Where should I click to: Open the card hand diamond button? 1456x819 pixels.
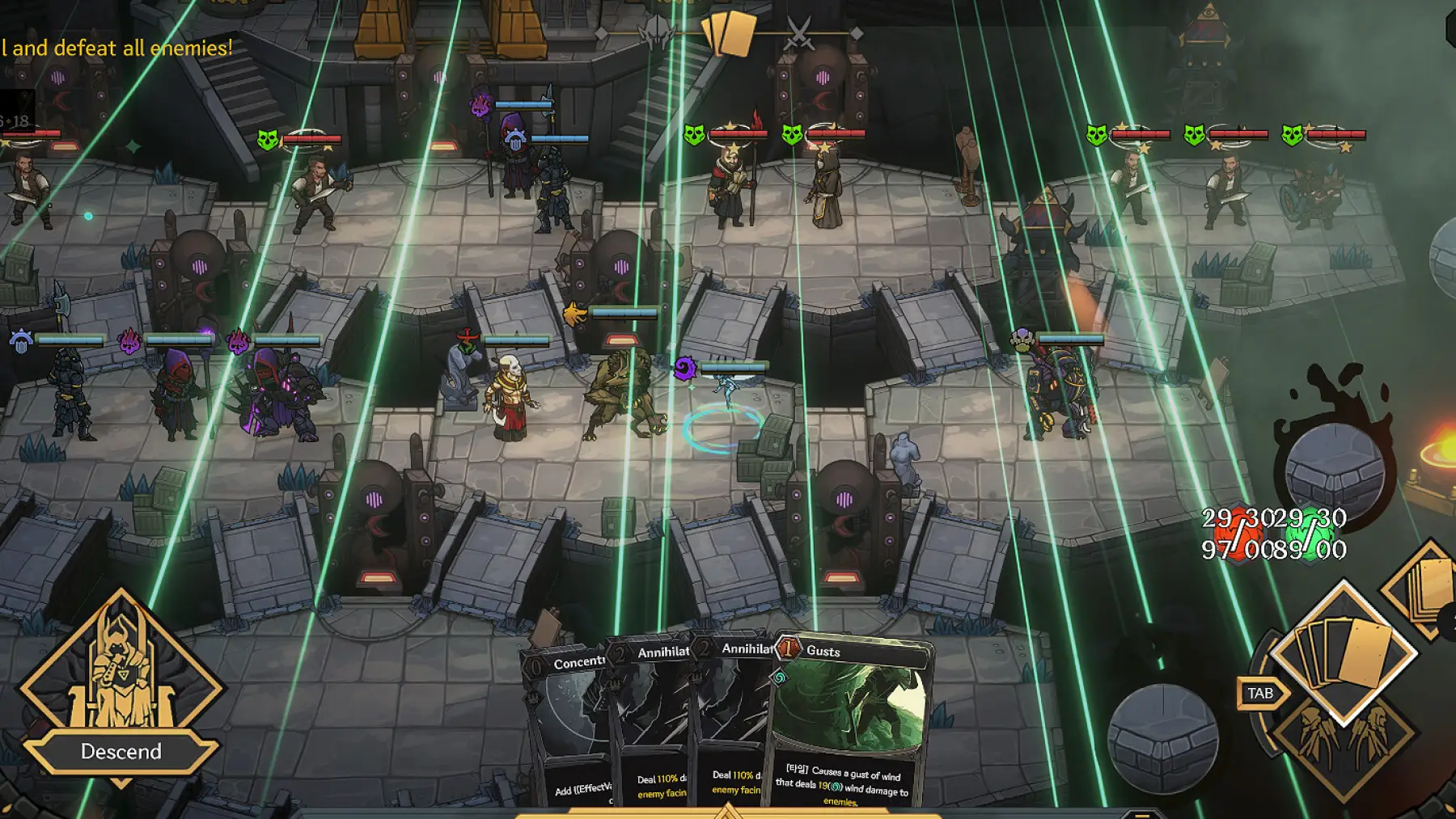click(1344, 653)
